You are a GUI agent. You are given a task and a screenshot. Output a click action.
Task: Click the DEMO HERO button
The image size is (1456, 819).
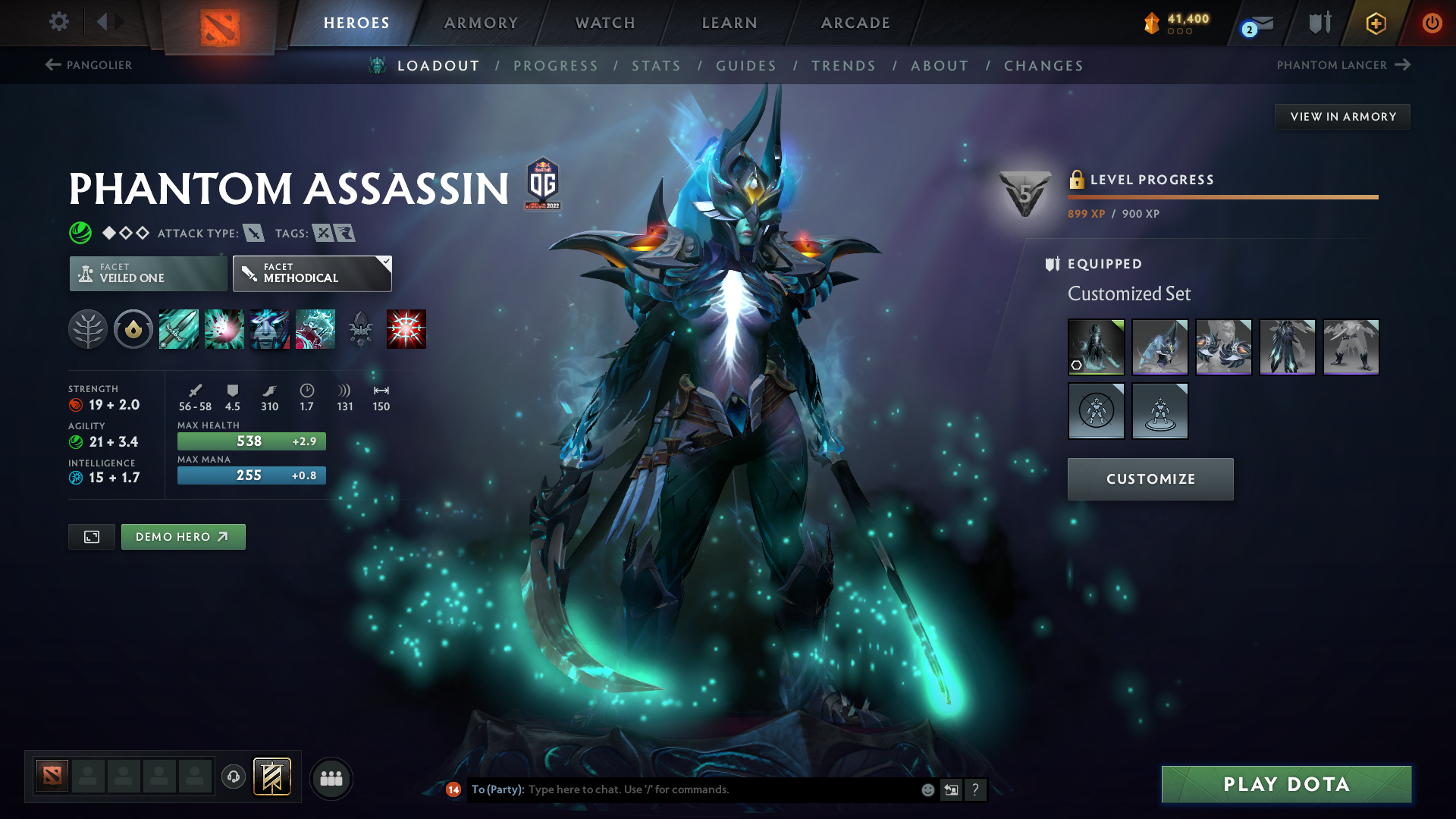click(x=183, y=536)
